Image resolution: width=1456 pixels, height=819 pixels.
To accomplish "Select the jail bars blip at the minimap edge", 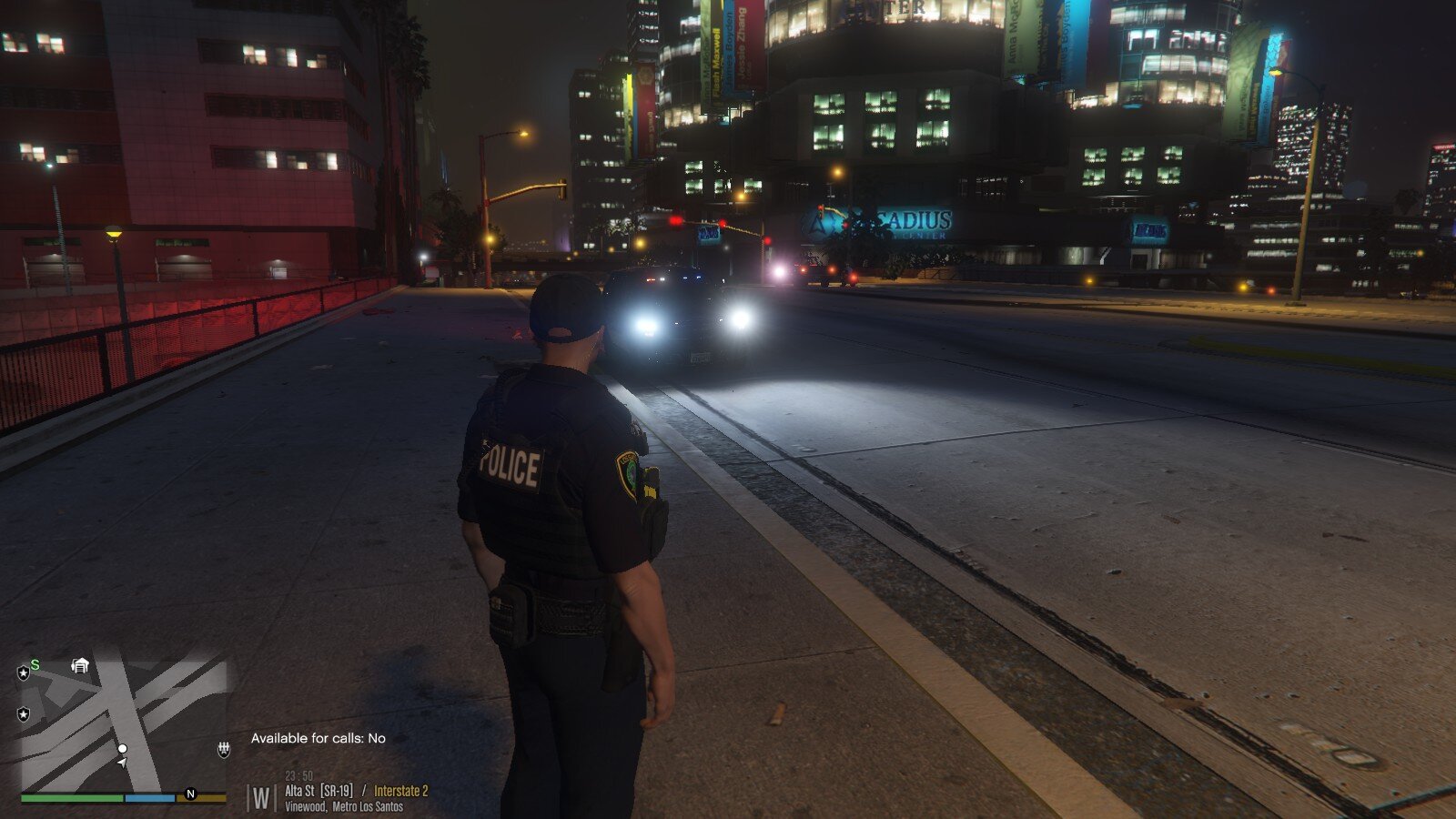I will pyautogui.click(x=223, y=749).
